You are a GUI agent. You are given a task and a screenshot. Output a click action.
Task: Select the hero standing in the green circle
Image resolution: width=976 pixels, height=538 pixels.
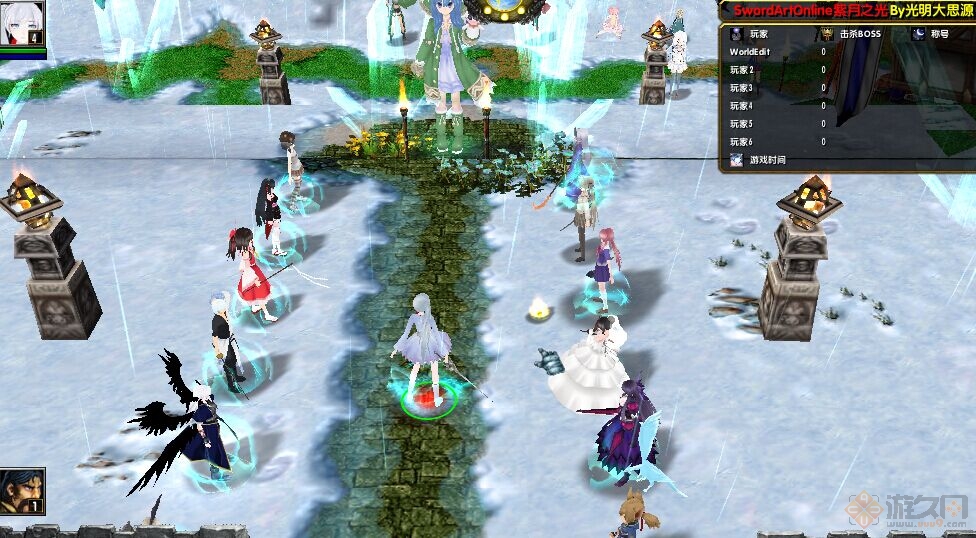click(x=427, y=355)
